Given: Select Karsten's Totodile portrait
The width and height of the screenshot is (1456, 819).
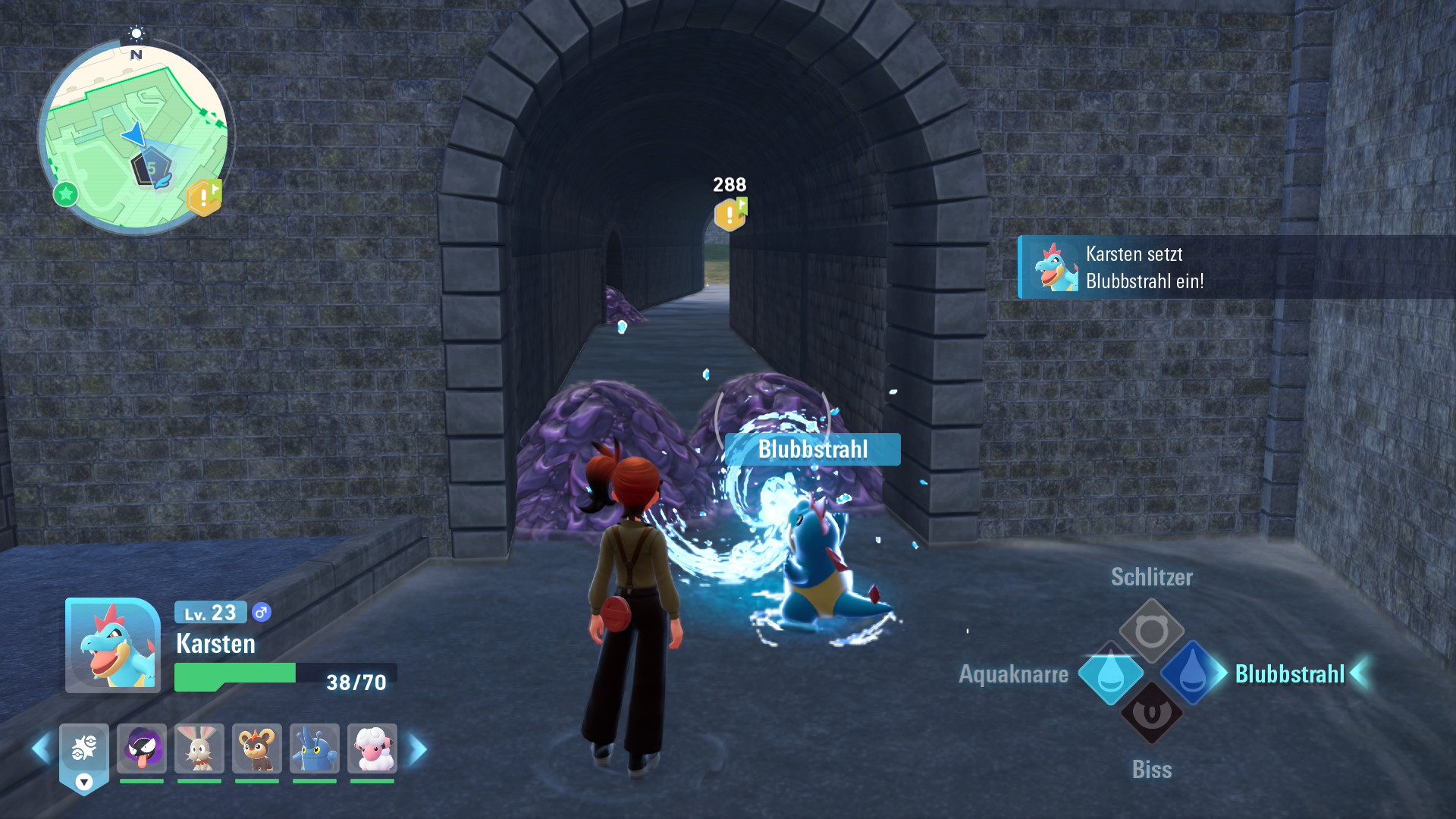Looking at the screenshot, I should [113, 645].
